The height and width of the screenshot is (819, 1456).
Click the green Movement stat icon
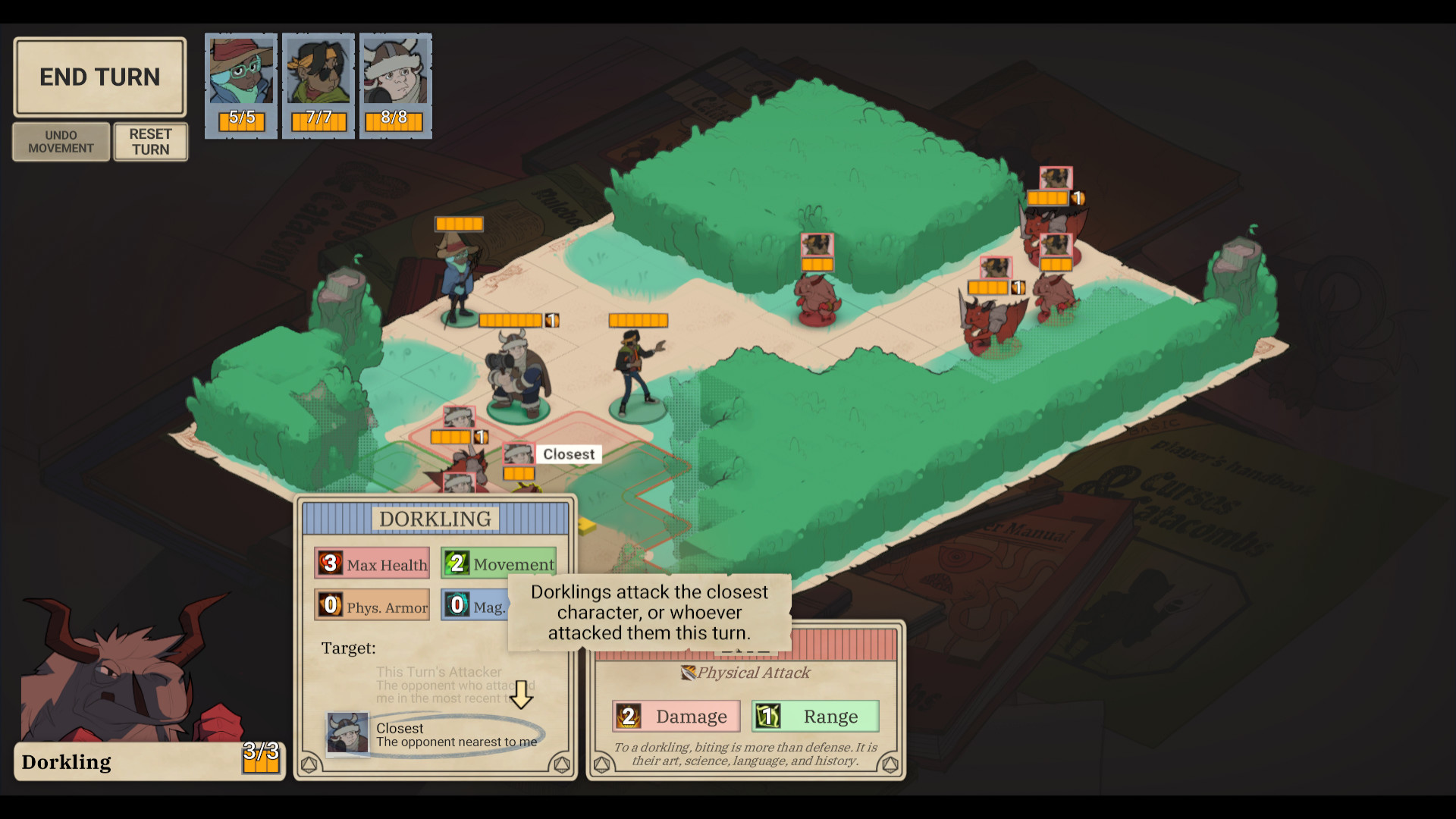tap(457, 563)
